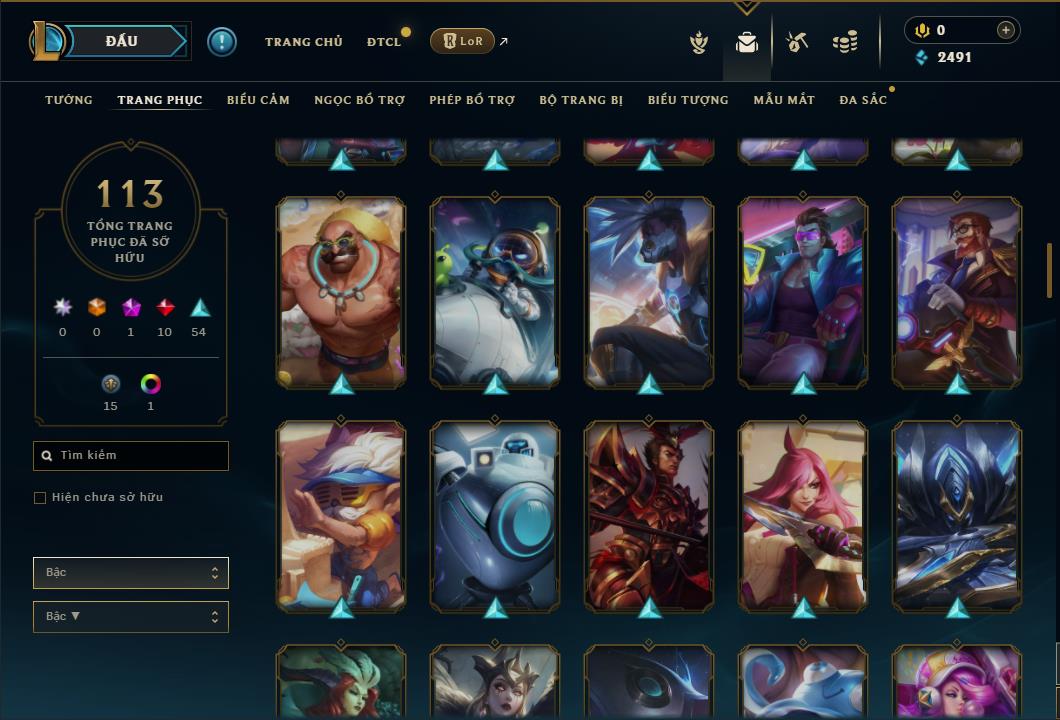Open the ĐA SẮC chromas tab
The width and height of the screenshot is (1060, 720).
[863, 100]
